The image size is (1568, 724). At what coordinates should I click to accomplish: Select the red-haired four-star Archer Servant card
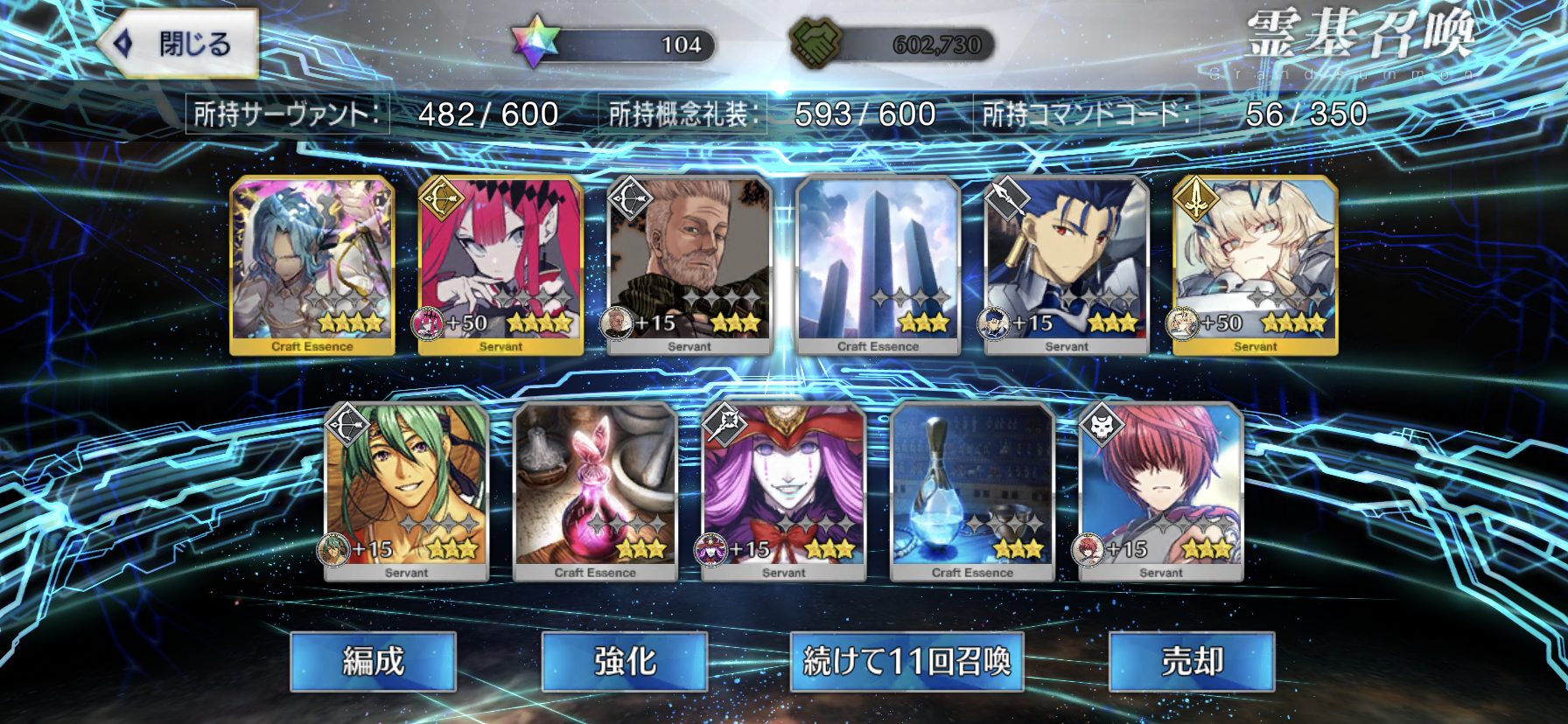500,265
